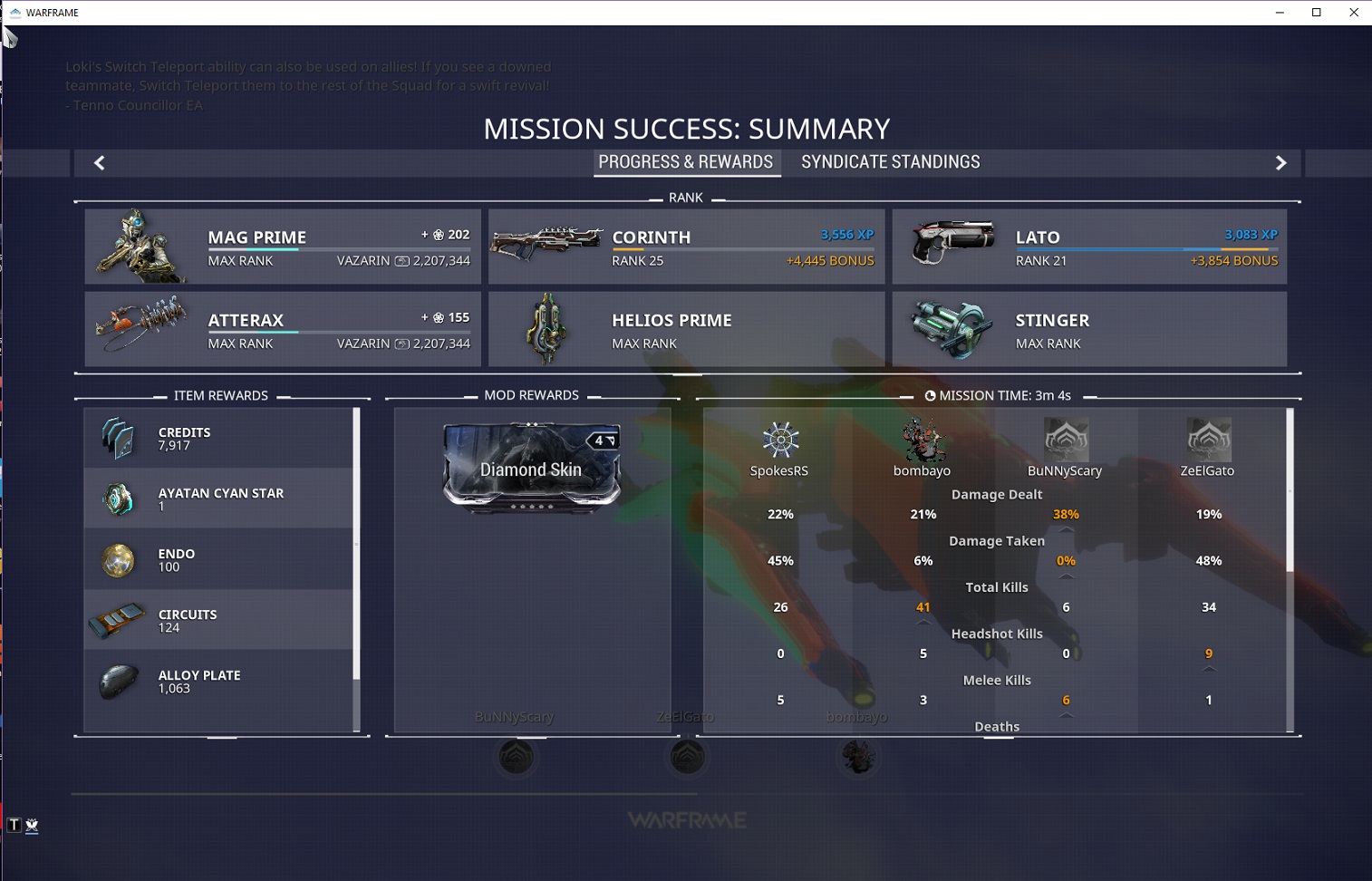
Task: Go to the previous summary page arrow
Action: coord(100,163)
